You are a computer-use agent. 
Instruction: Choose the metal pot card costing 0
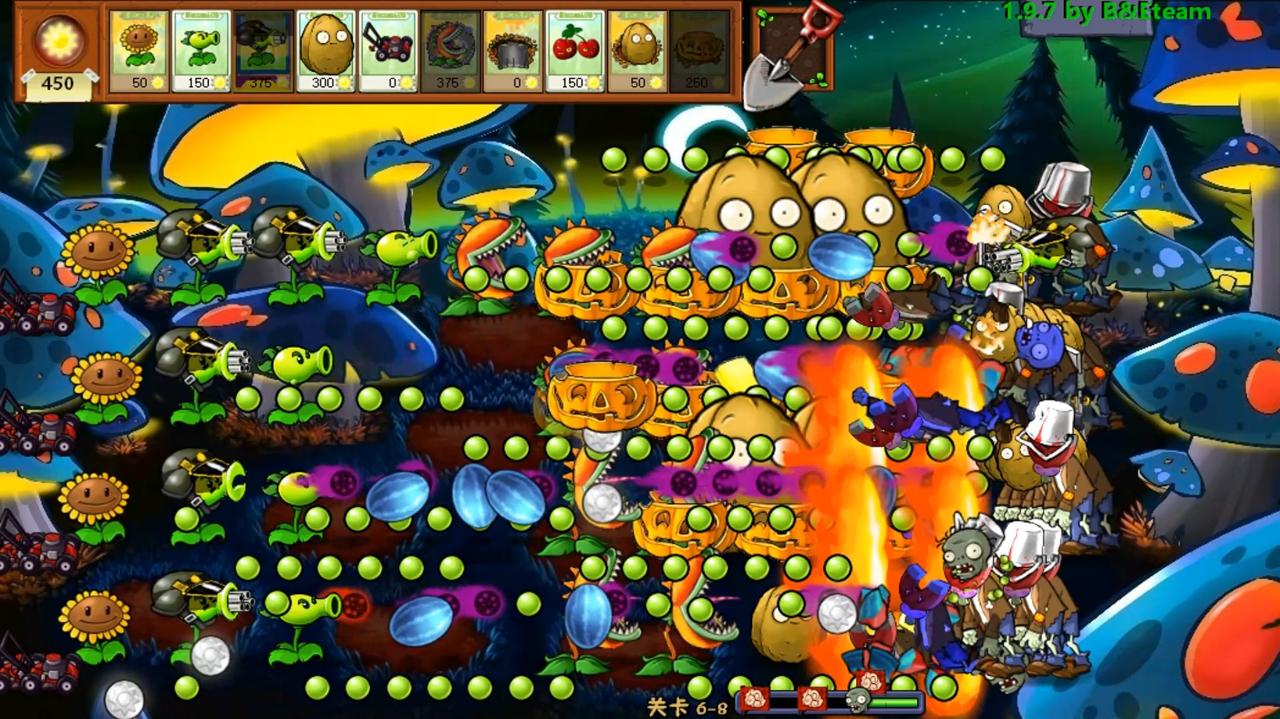(513, 51)
